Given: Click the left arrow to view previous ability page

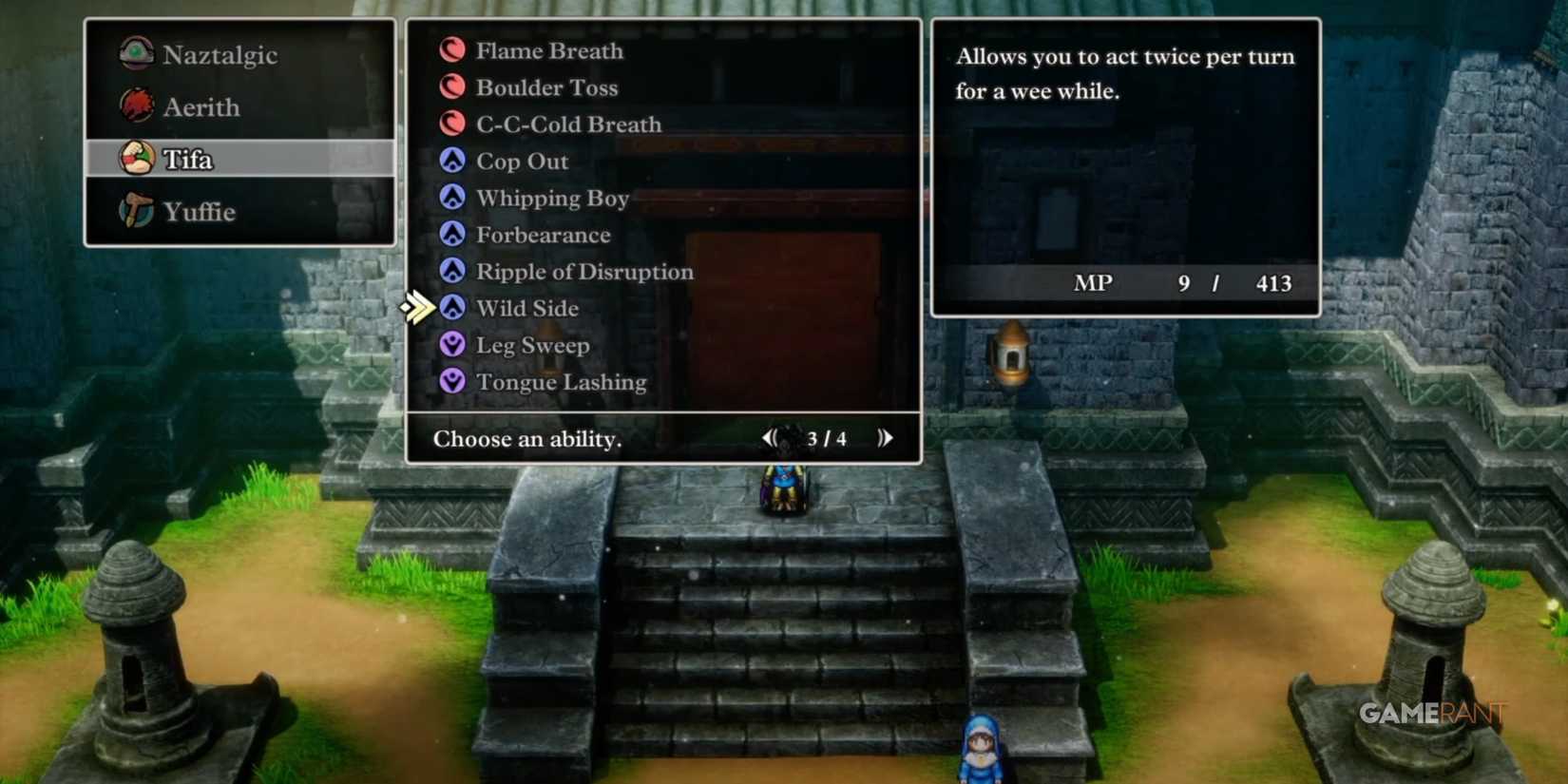Looking at the screenshot, I should pyautogui.click(x=770, y=438).
